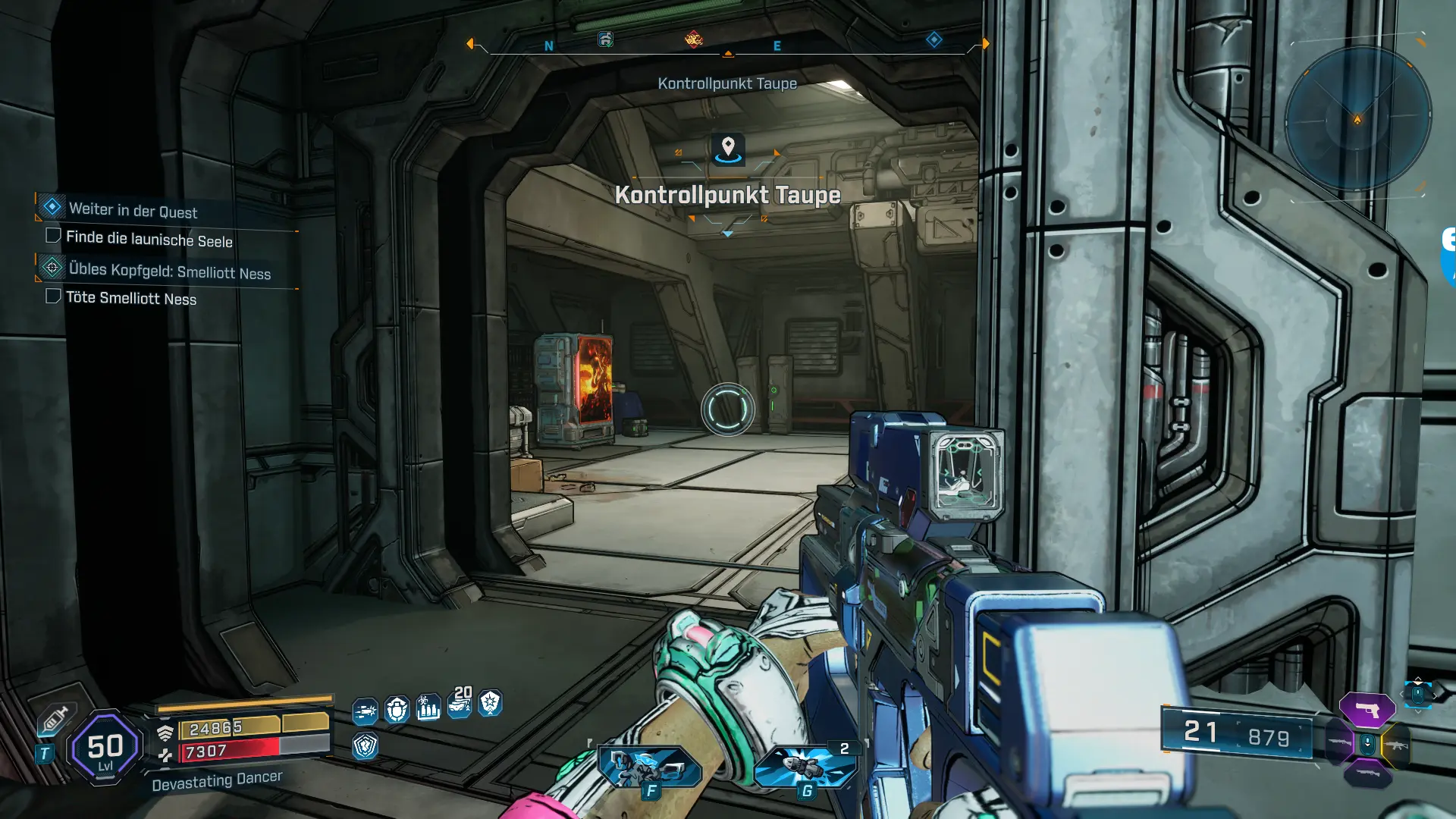1456x819 pixels.
Task: Click the house icon on the compass
Action: [x=605, y=39]
